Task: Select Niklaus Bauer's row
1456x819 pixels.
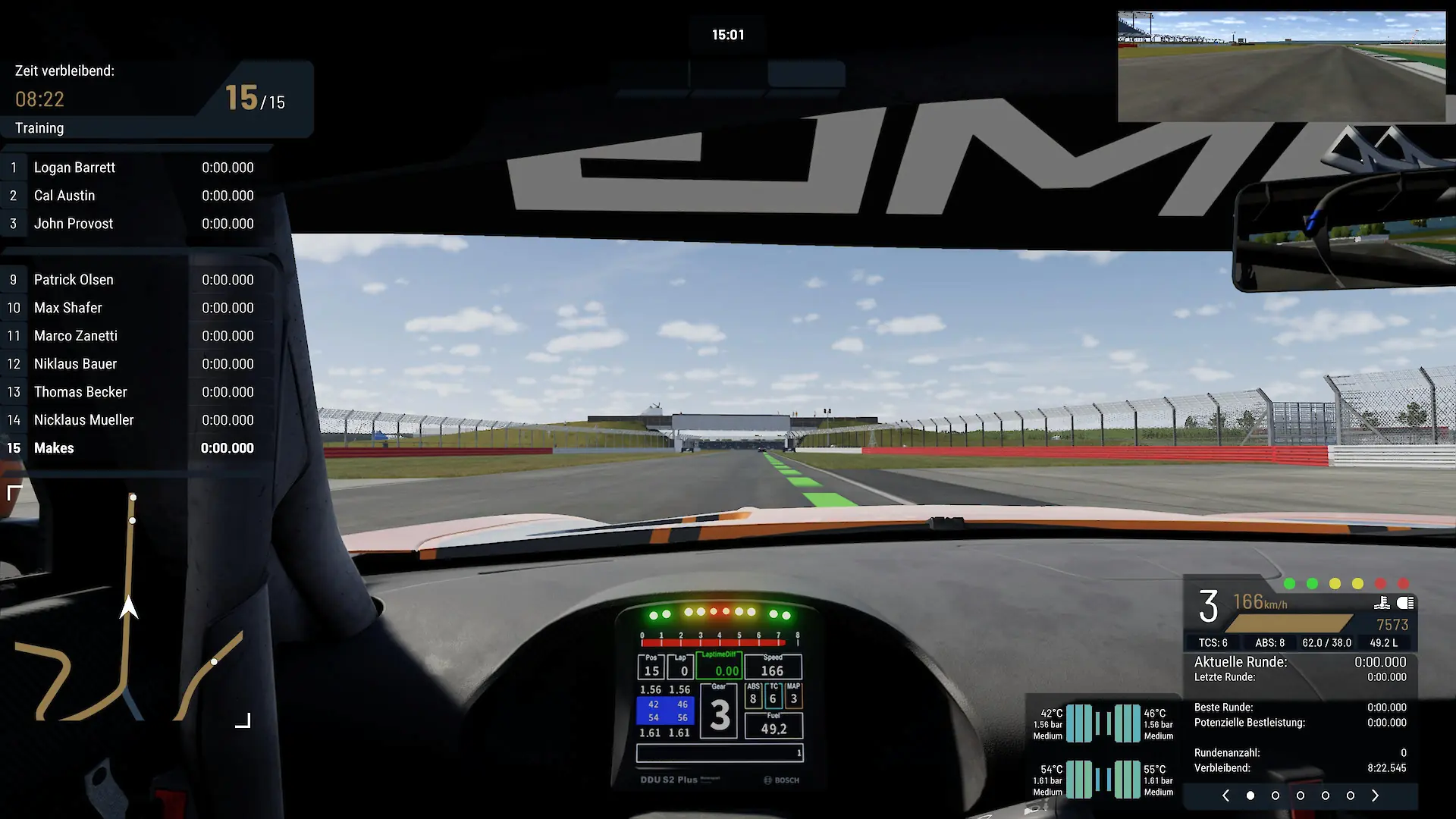Action: click(136, 364)
